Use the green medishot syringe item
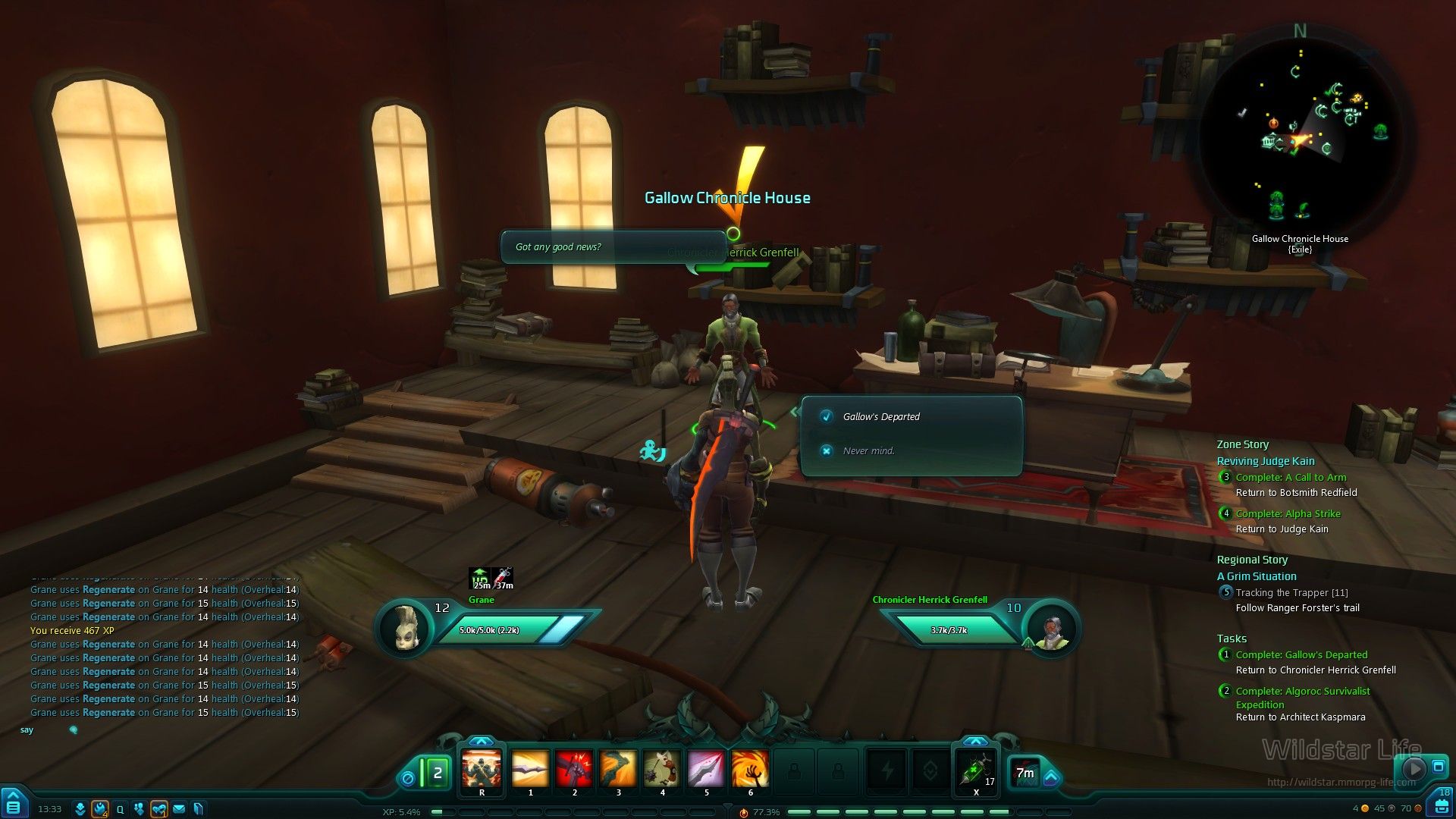 976,770
